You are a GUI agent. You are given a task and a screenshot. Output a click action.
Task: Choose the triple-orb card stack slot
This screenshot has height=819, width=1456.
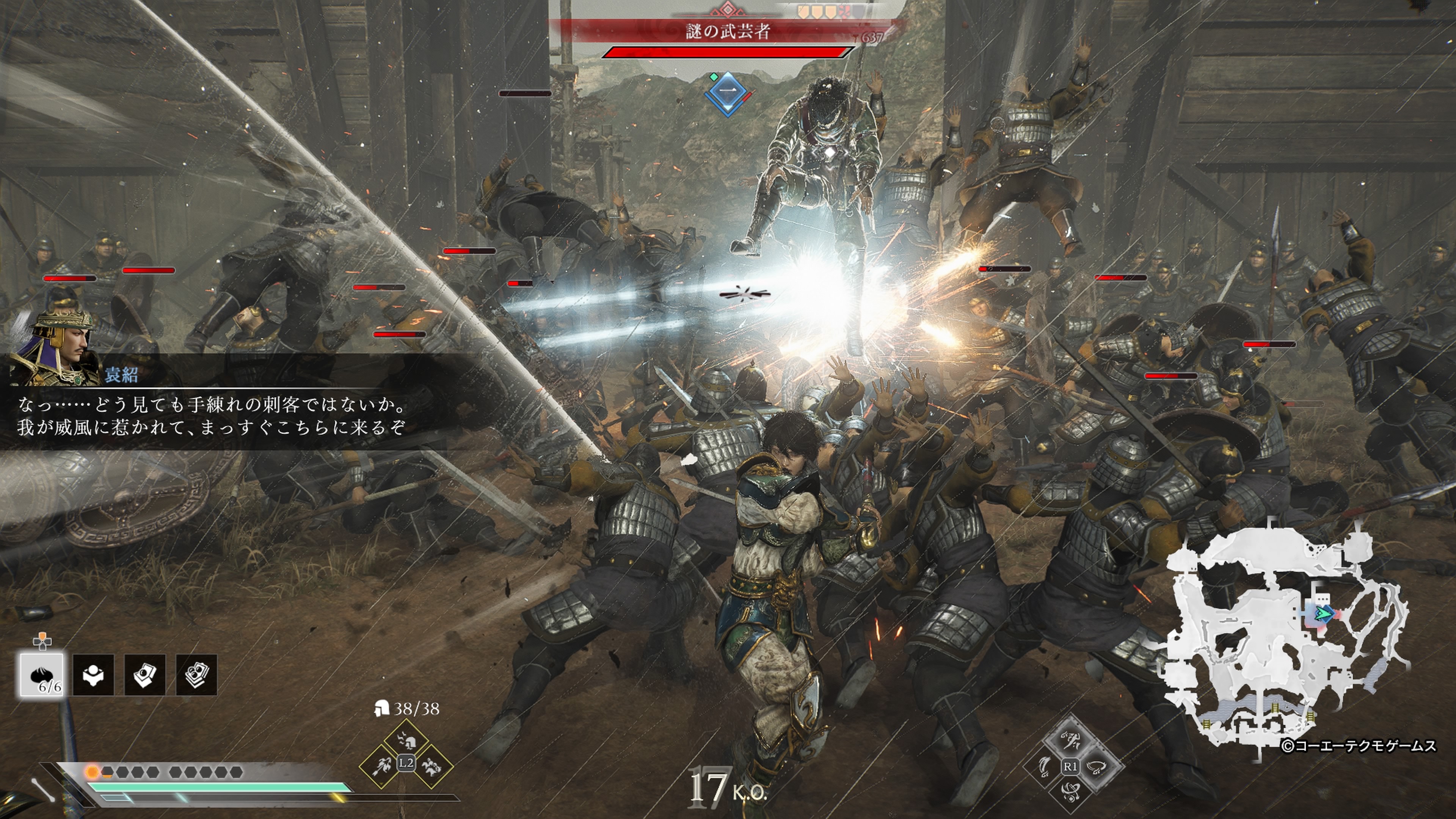click(x=196, y=674)
